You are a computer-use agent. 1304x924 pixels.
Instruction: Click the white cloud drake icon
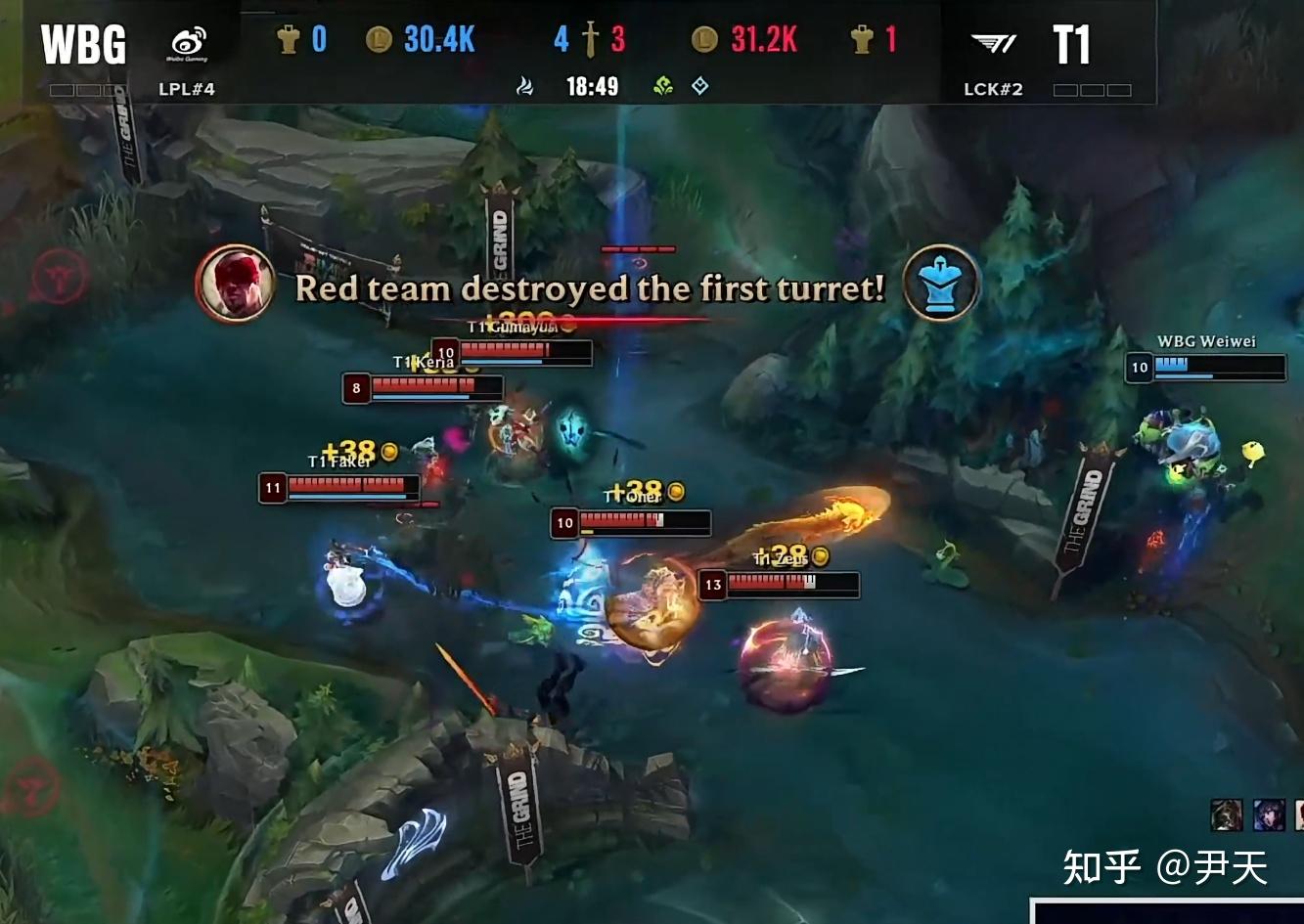click(x=525, y=87)
